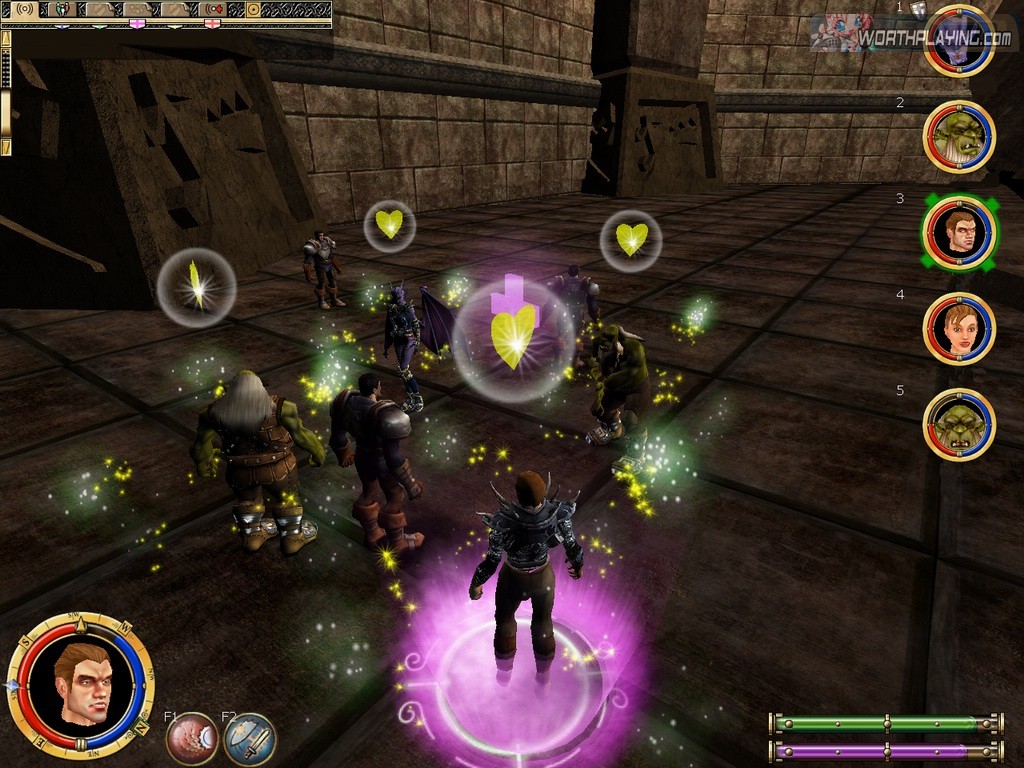Choose the female party member portrait numbered 4

pos(959,329)
